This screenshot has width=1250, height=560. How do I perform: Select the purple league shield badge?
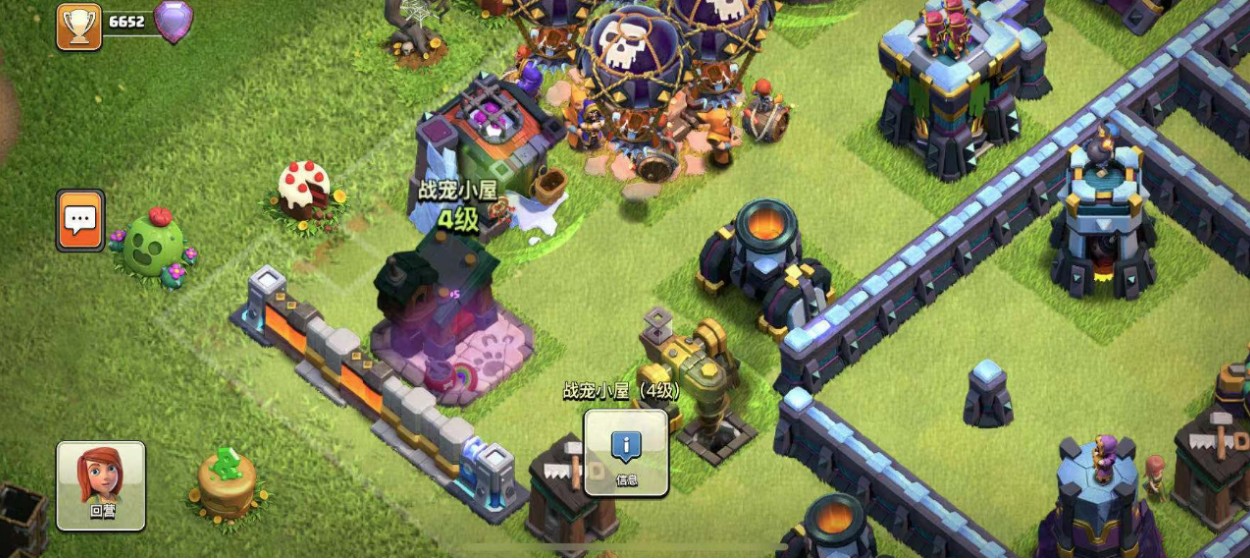click(x=173, y=22)
